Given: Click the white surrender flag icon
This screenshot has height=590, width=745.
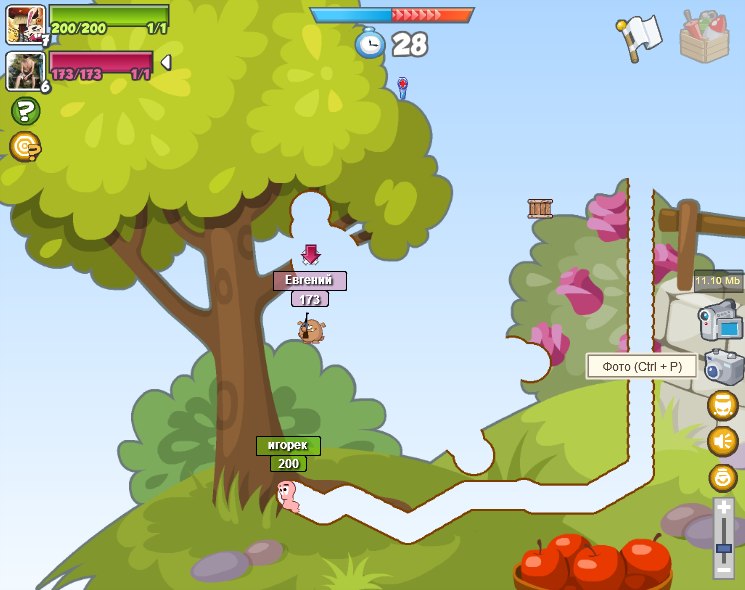Looking at the screenshot, I should point(640,36).
